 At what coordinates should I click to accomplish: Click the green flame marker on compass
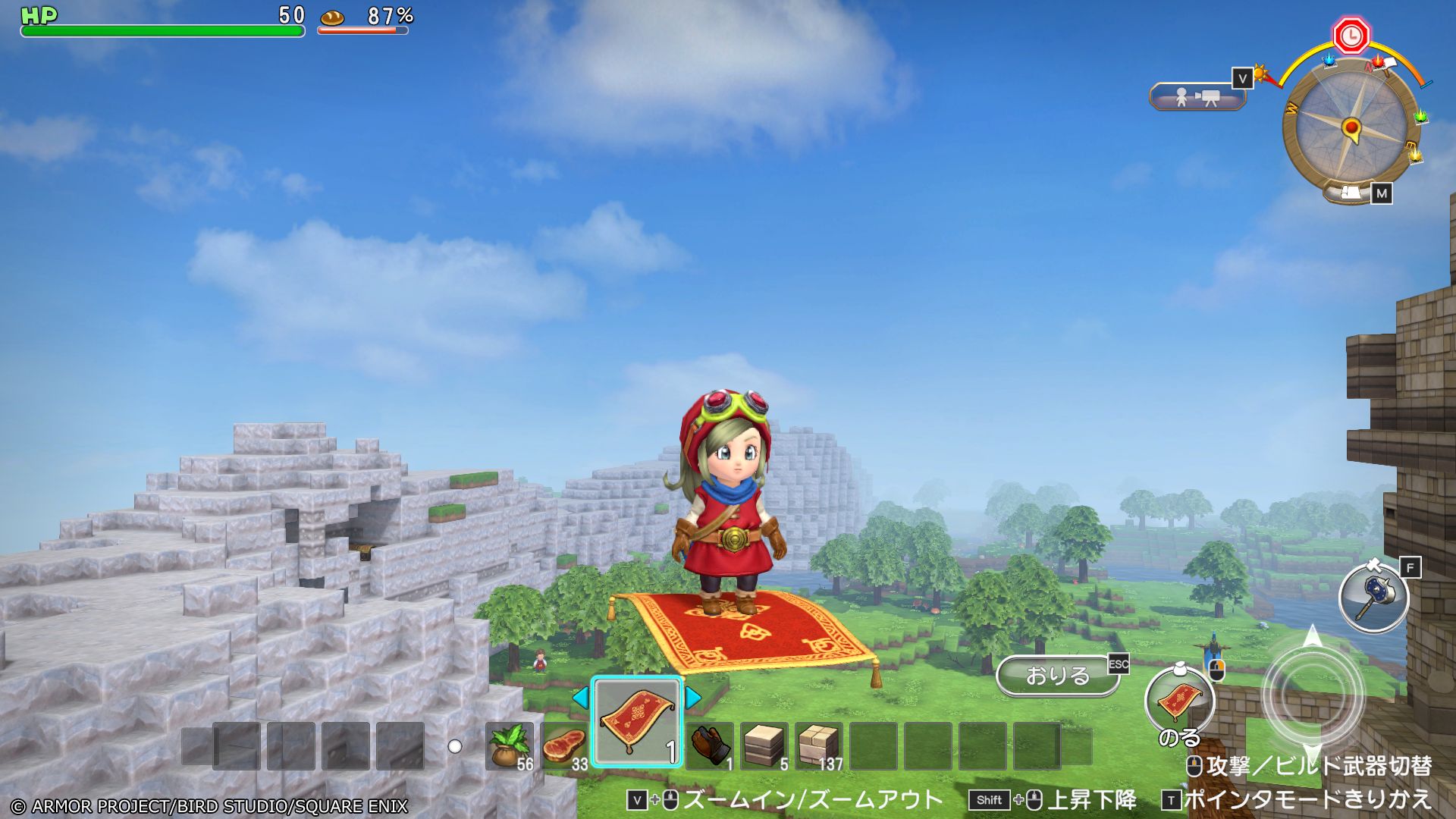click(x=1419, y=118)
